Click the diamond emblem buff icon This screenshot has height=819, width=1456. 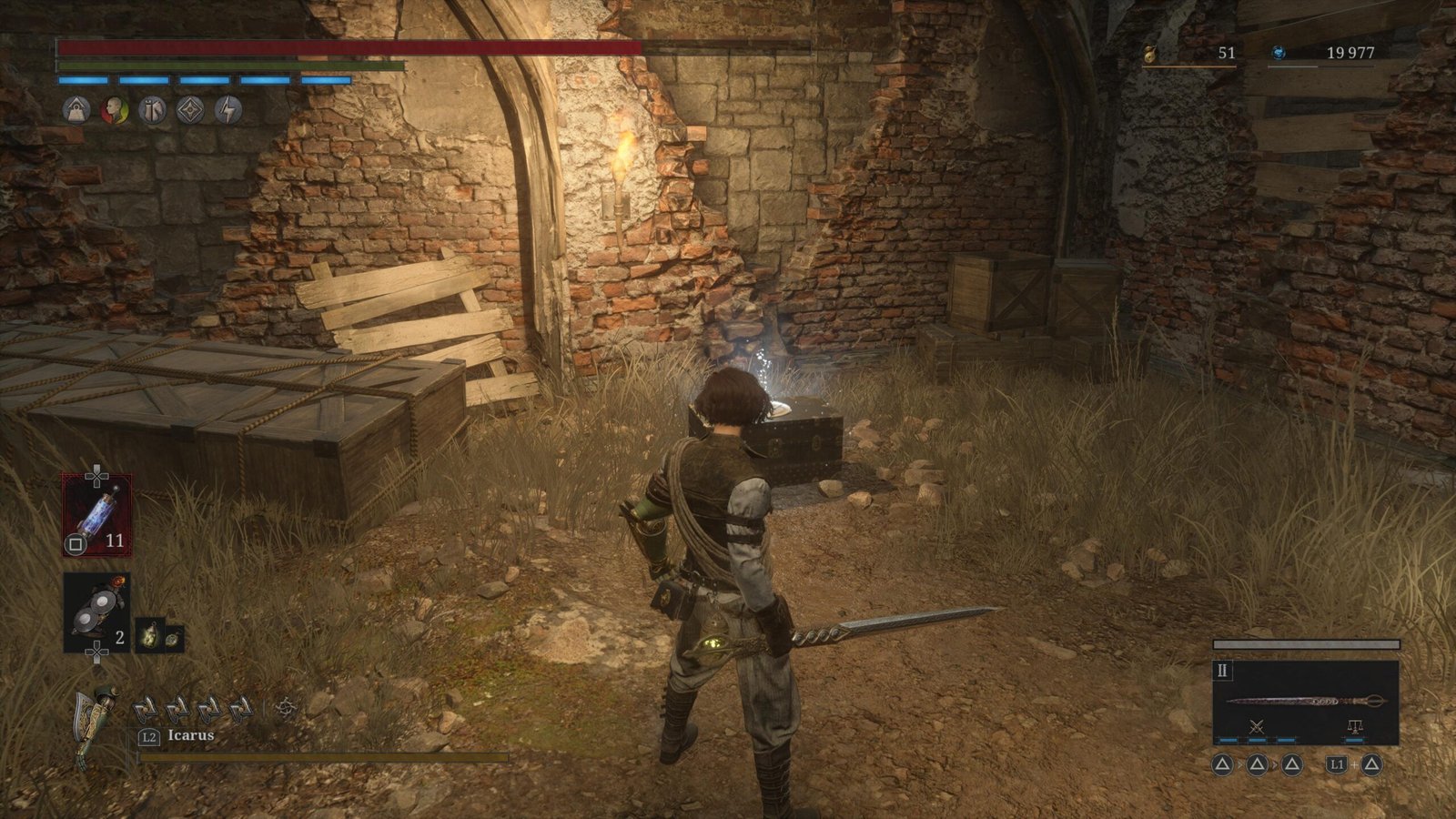pyautogui.click(x=190, y=110)
